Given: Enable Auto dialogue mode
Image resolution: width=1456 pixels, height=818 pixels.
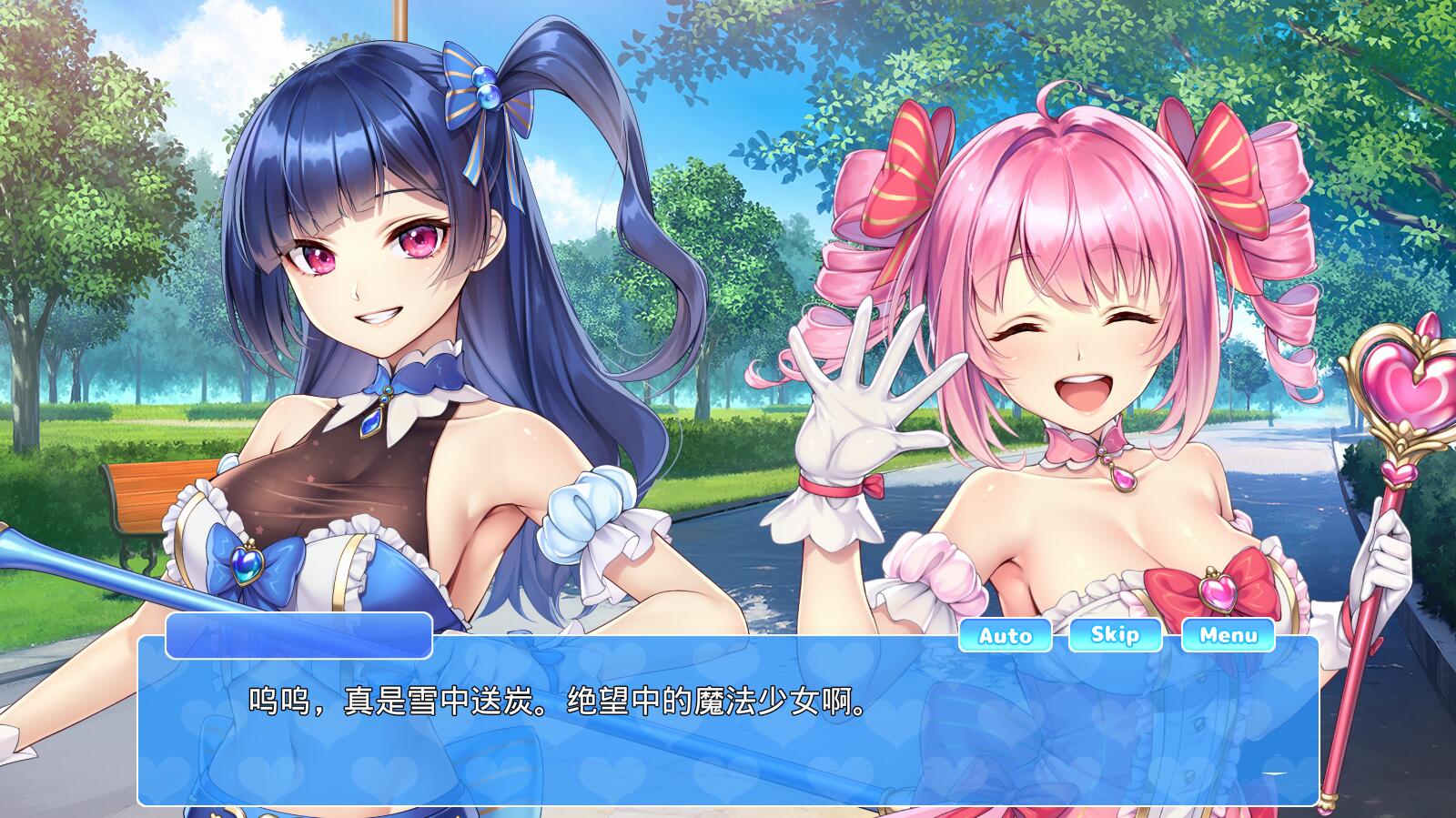Looking at the screenshot, I should [1005, 635].
